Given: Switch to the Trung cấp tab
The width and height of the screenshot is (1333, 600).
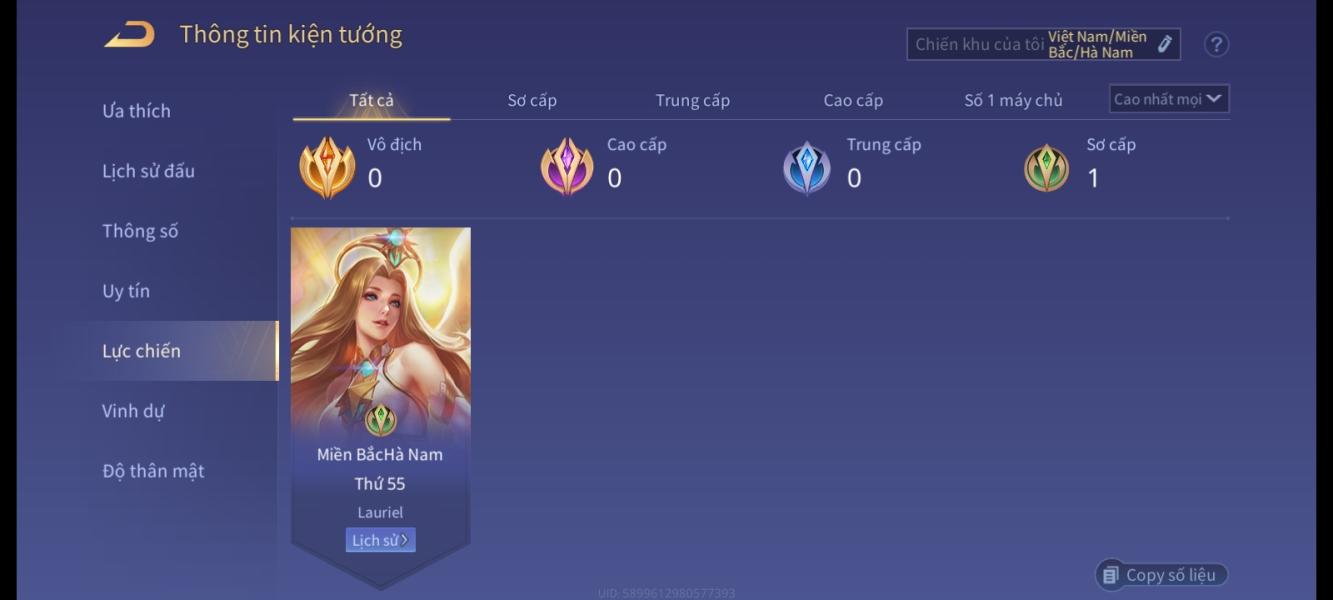Looking at the screenshot, I should pos(692,100).
